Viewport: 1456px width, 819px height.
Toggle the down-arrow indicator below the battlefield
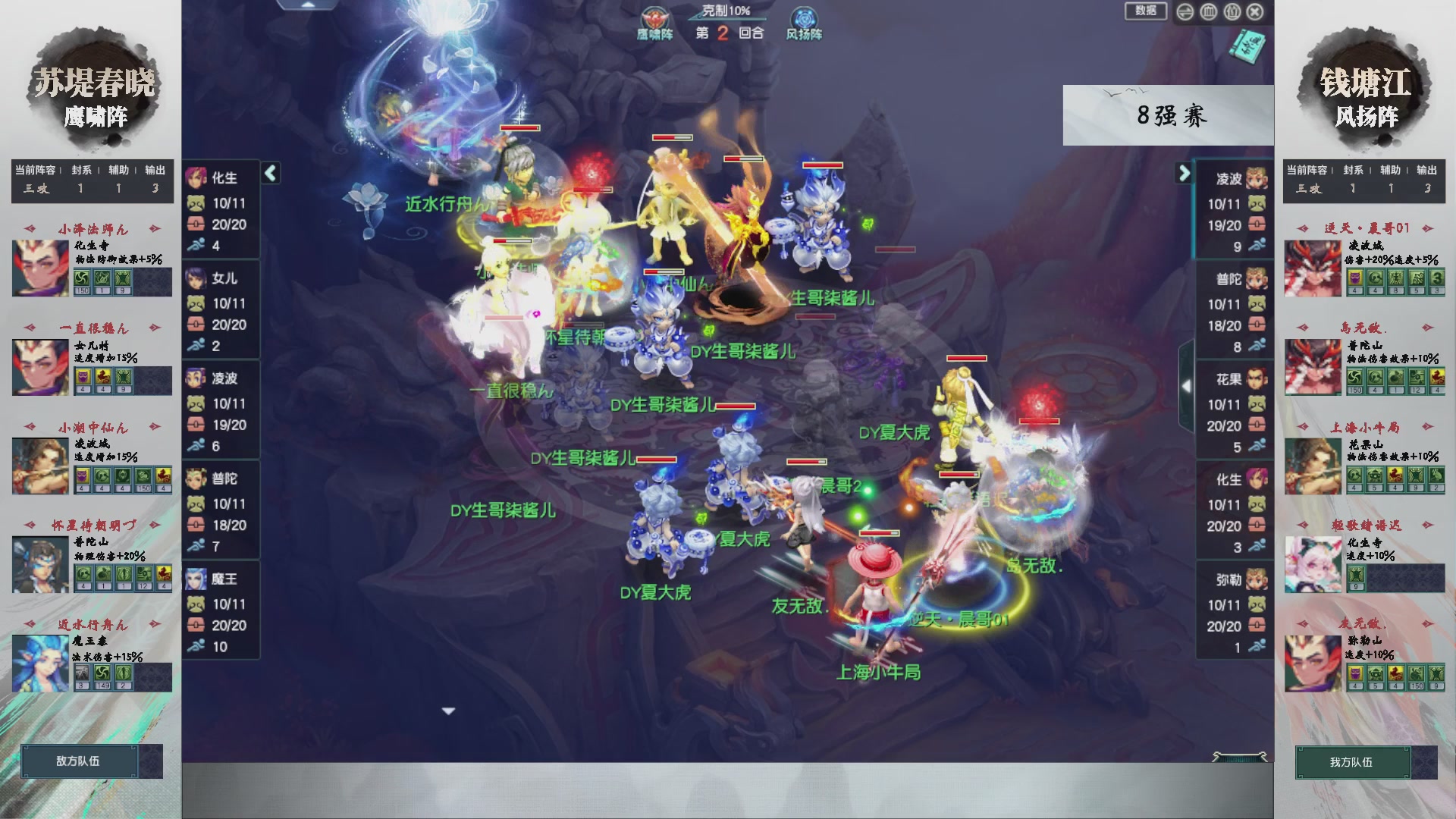point(447,711)
